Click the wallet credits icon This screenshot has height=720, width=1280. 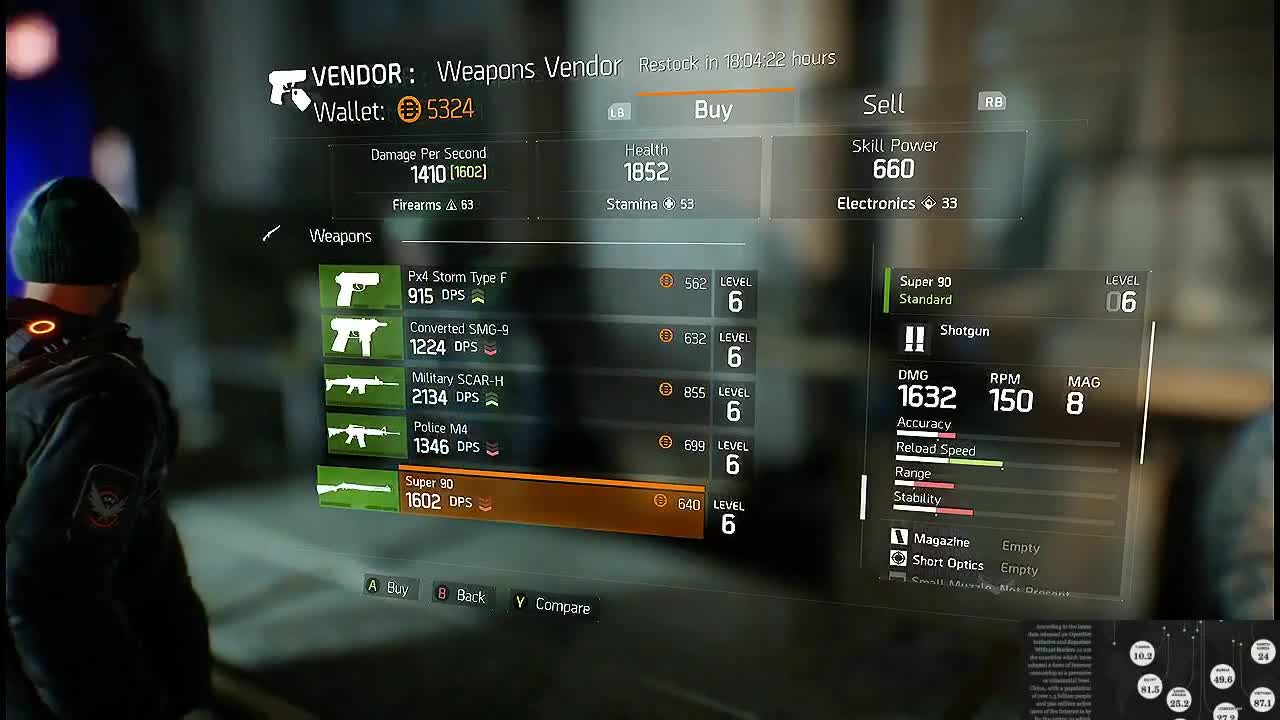click(408, 111)
